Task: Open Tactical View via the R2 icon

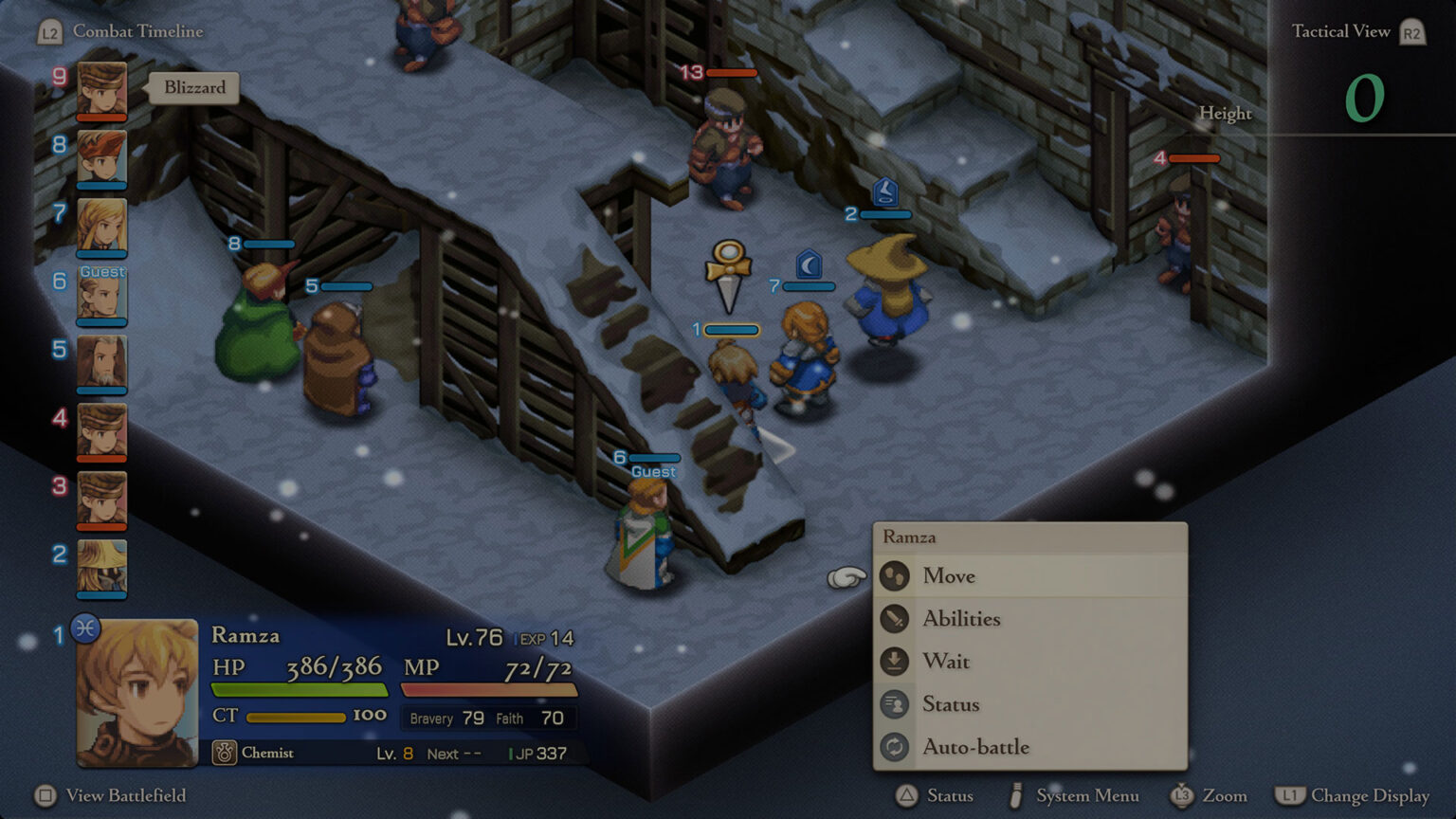Action: coord(1411,30)
